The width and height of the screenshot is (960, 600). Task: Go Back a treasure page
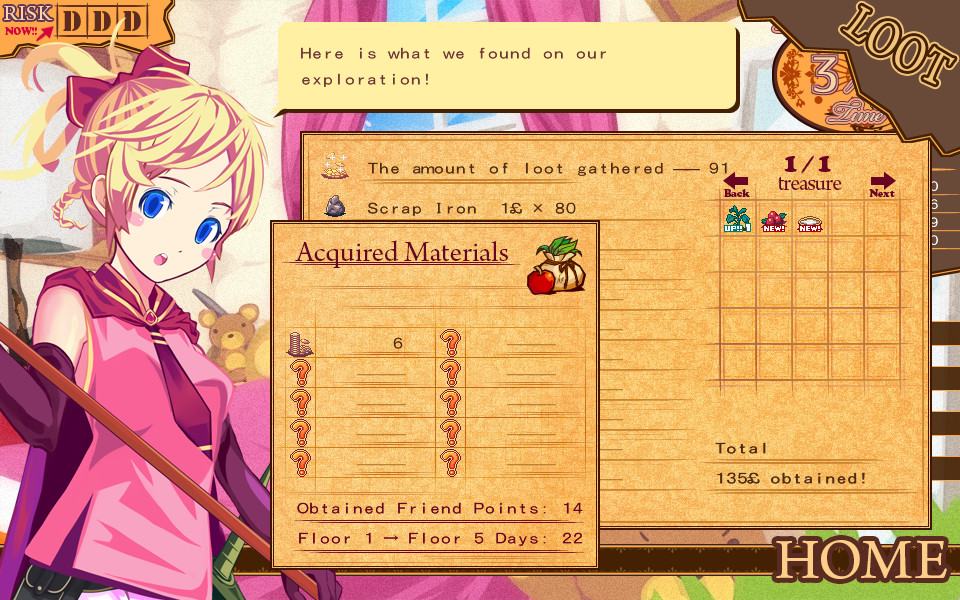[736, 186]
